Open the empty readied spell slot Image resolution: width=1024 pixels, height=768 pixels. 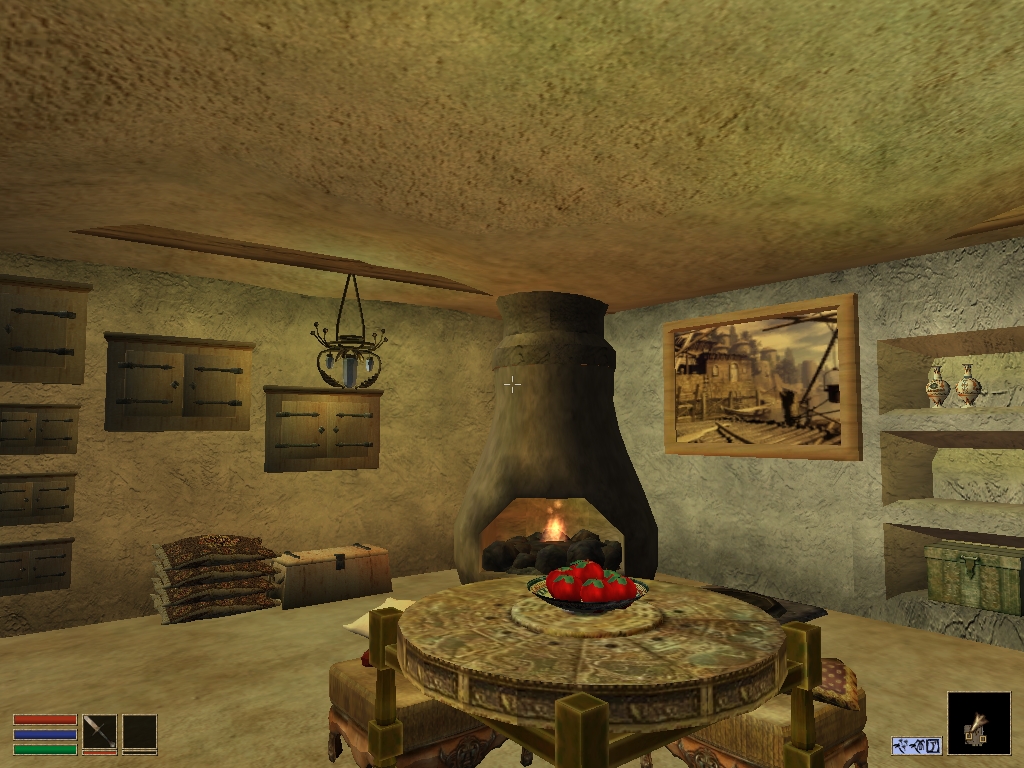[x=139, y=731]
